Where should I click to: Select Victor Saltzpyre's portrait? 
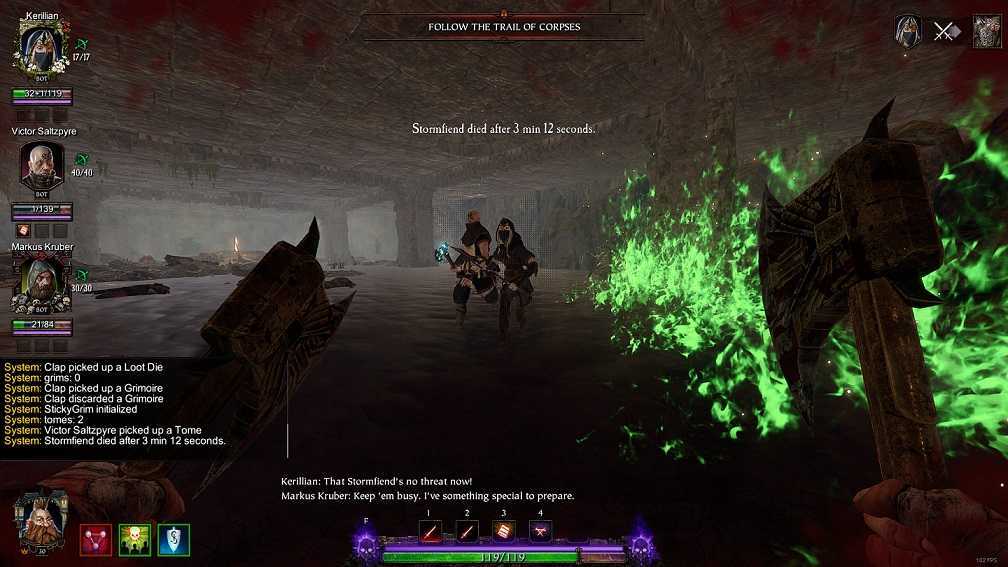[x=42, y=165]
